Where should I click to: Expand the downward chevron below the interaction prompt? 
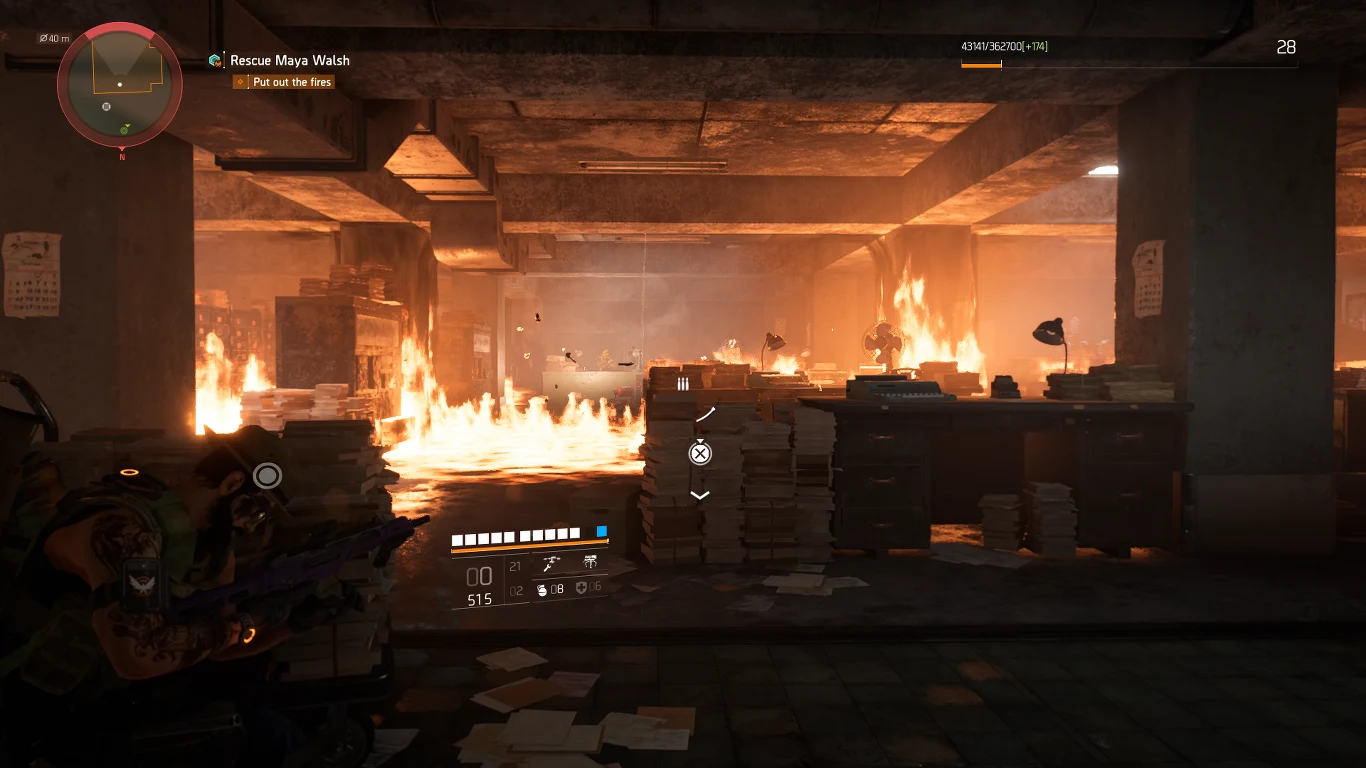pyautogui.click(x=700, y=494)
